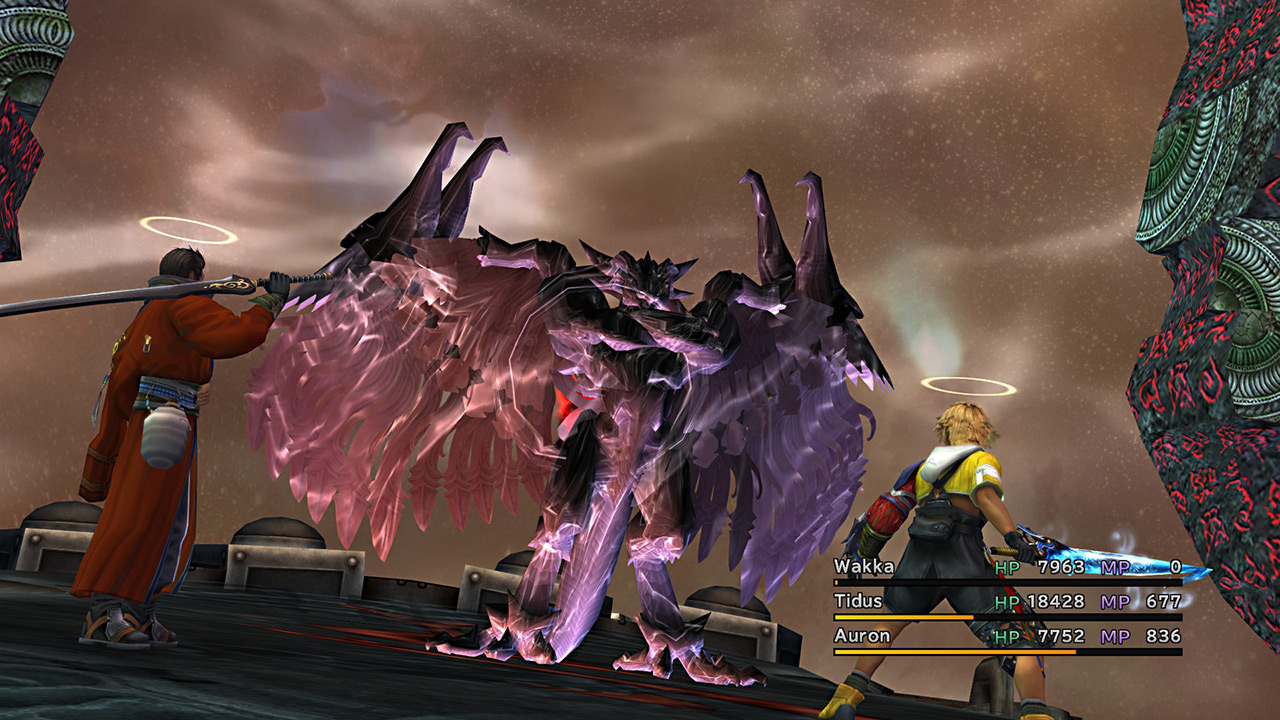The height and width of the screenshot is (720, 1280).
Task: Select Tidus in the party status list
Action: click(857, 602)
